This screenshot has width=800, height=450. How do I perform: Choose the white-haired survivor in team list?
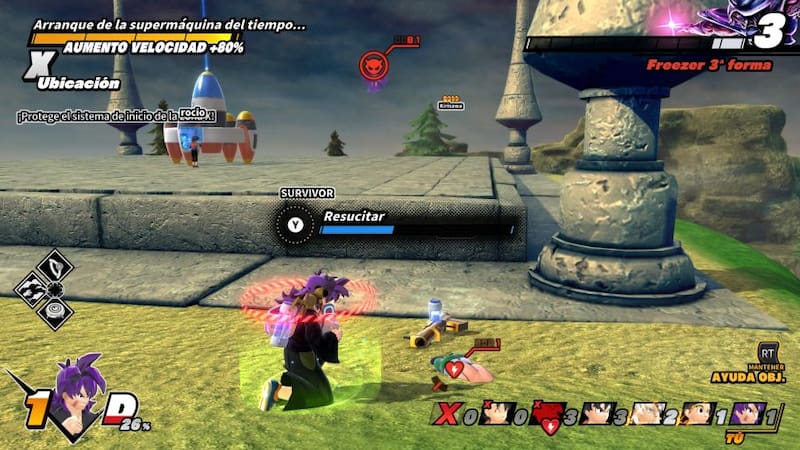[x=650, y=412]
